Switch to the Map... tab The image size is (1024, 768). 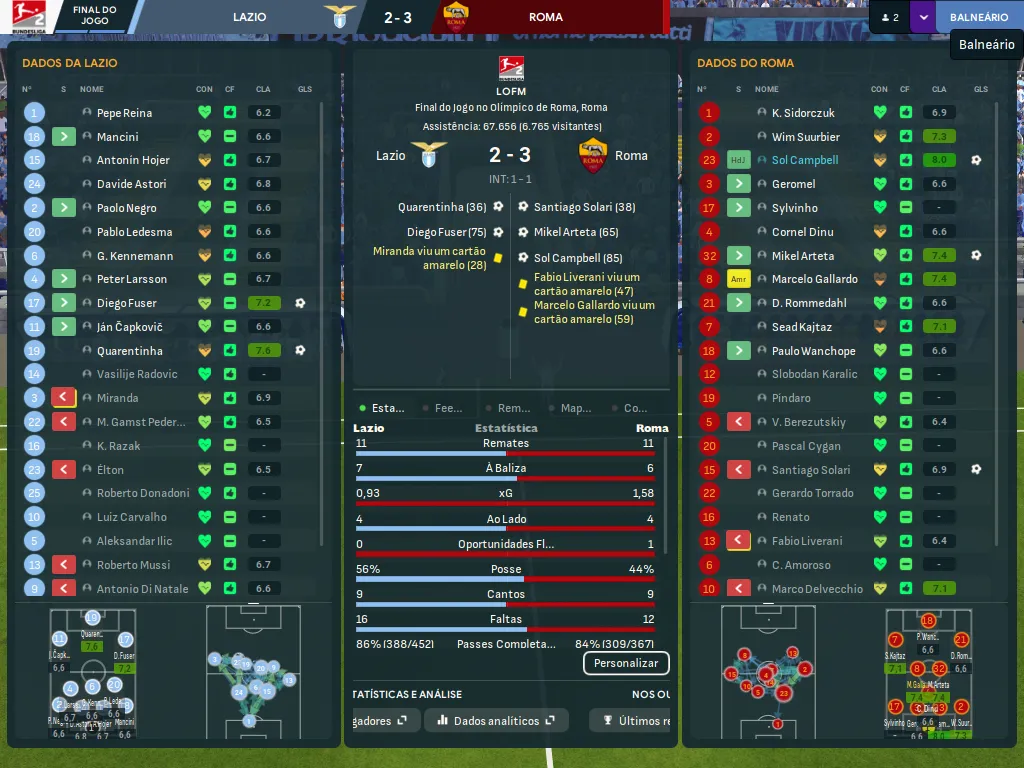[575, 408]
